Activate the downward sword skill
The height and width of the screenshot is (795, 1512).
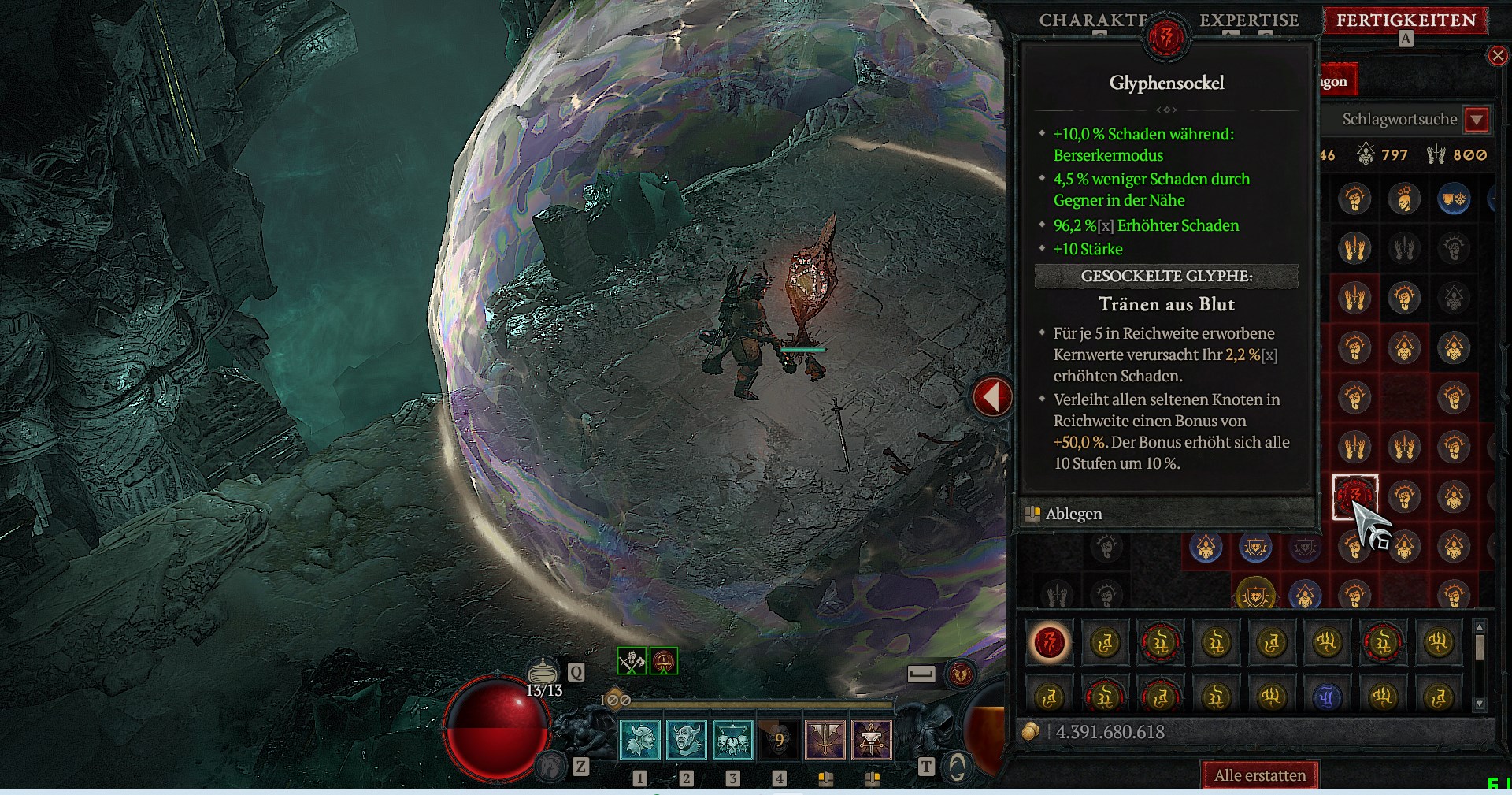point(825,740)
